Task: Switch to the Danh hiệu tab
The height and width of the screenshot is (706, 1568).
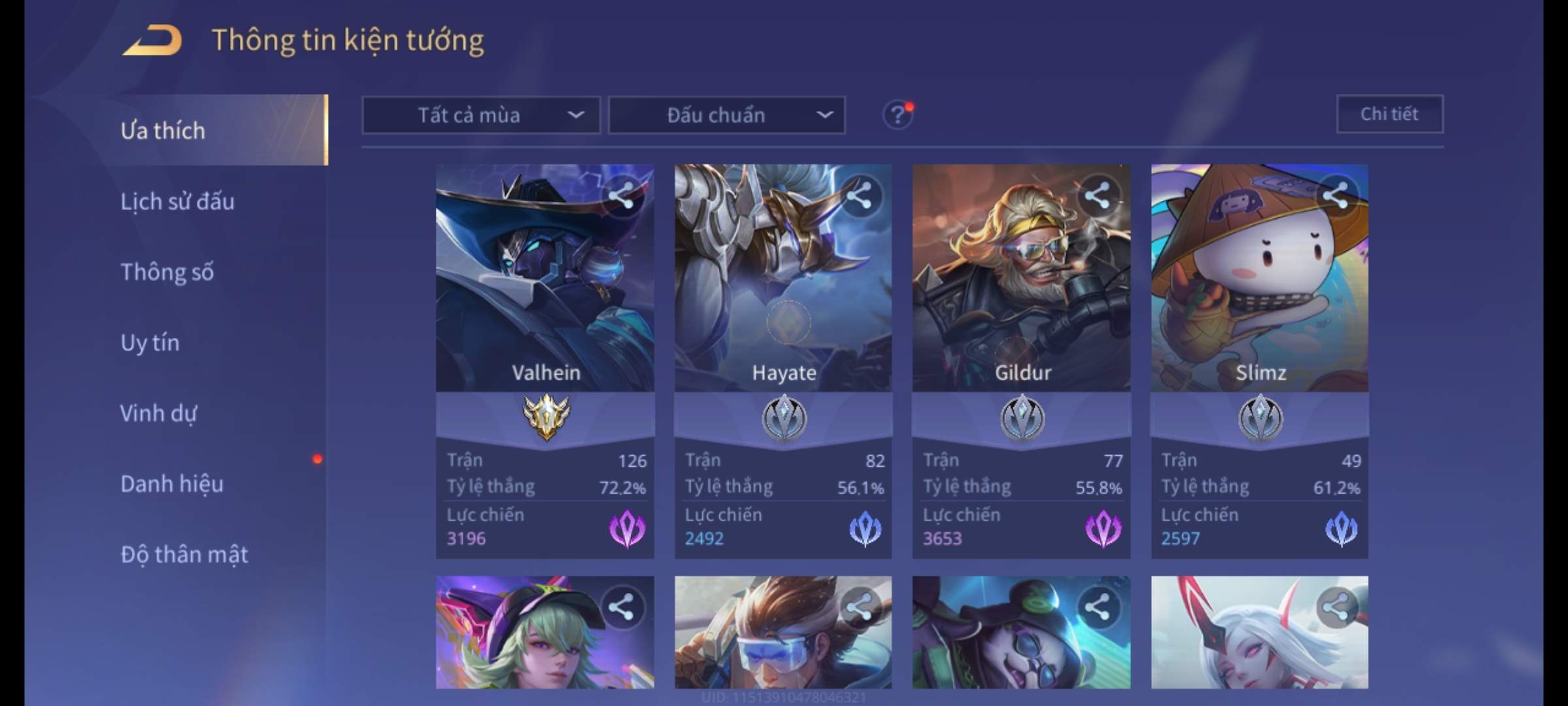Action: [x=172, y=484]
